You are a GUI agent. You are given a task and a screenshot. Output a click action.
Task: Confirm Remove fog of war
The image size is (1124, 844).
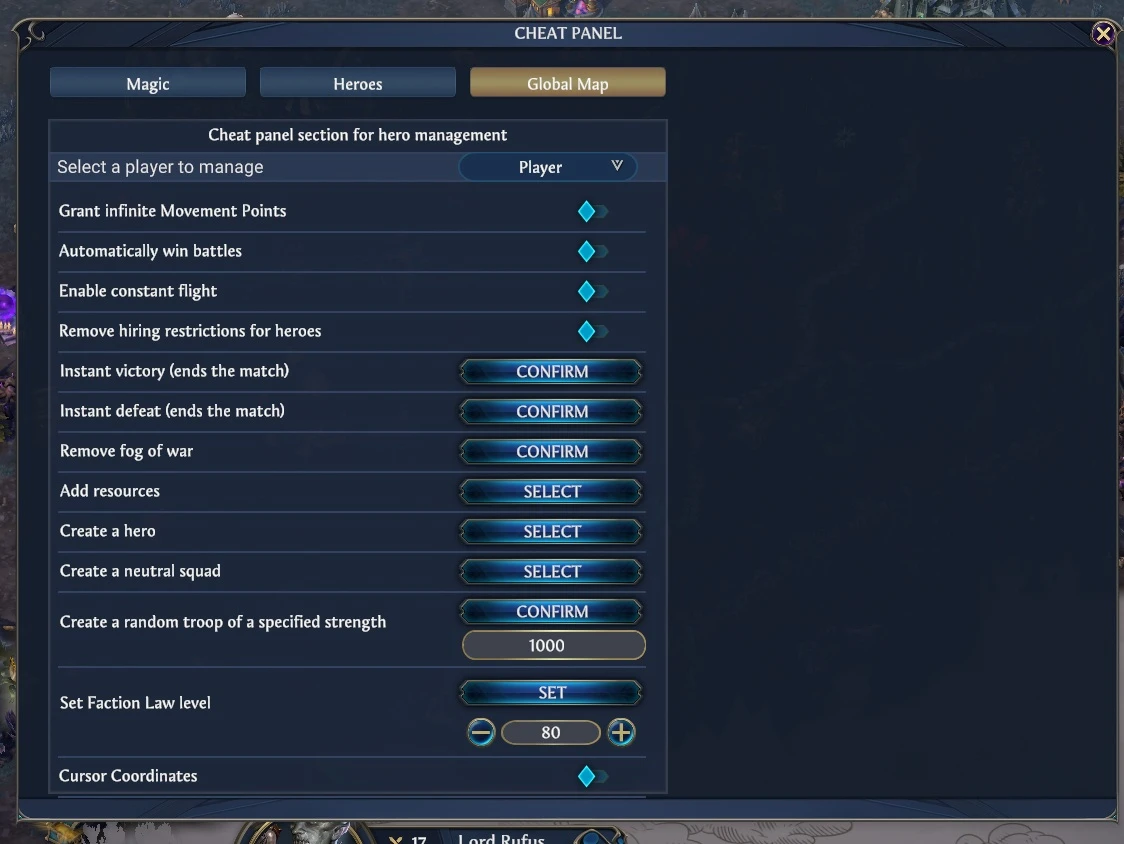point(551,452)
